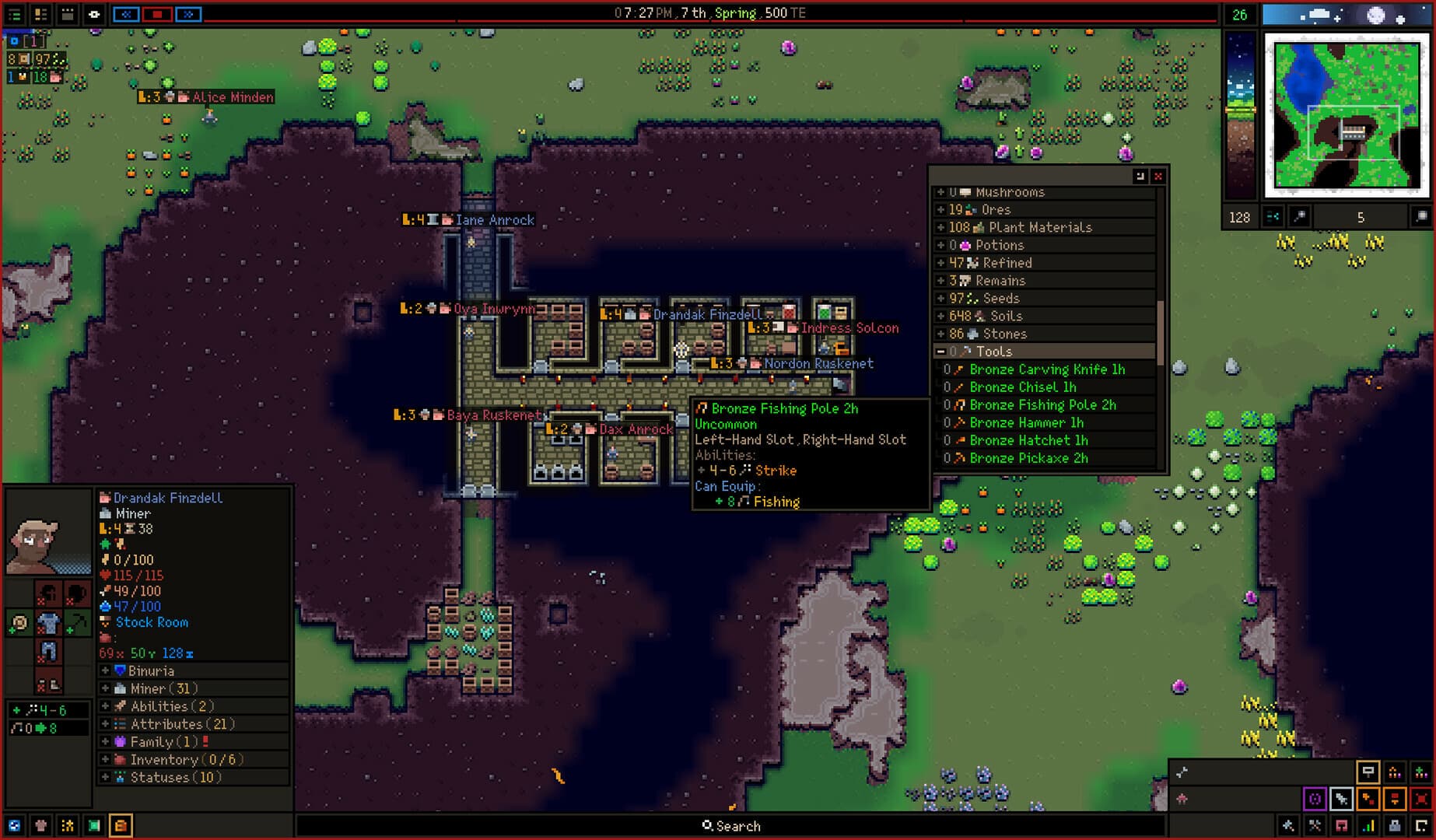Click the Stock Room link in the character panel
The width and height of the screenshot is (1436, 840).
tap(152, 622)
